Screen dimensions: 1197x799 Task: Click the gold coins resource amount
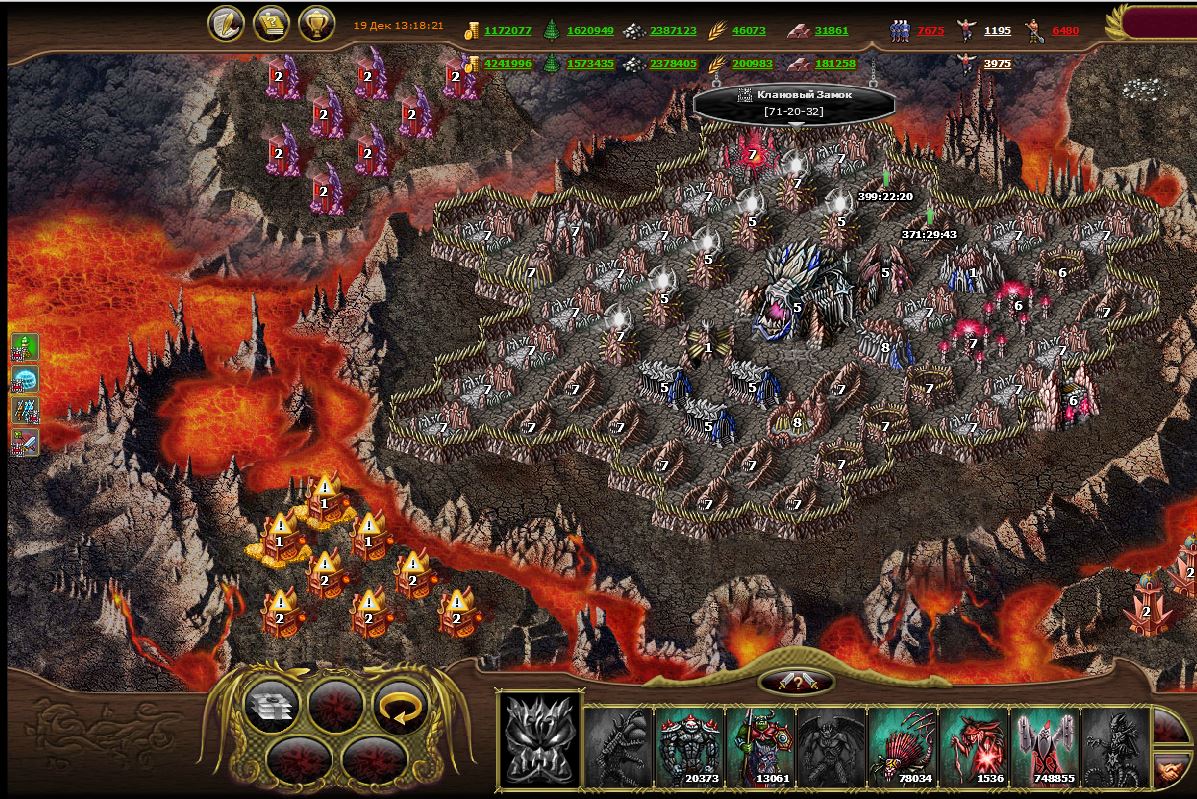(x=507, y=31)
